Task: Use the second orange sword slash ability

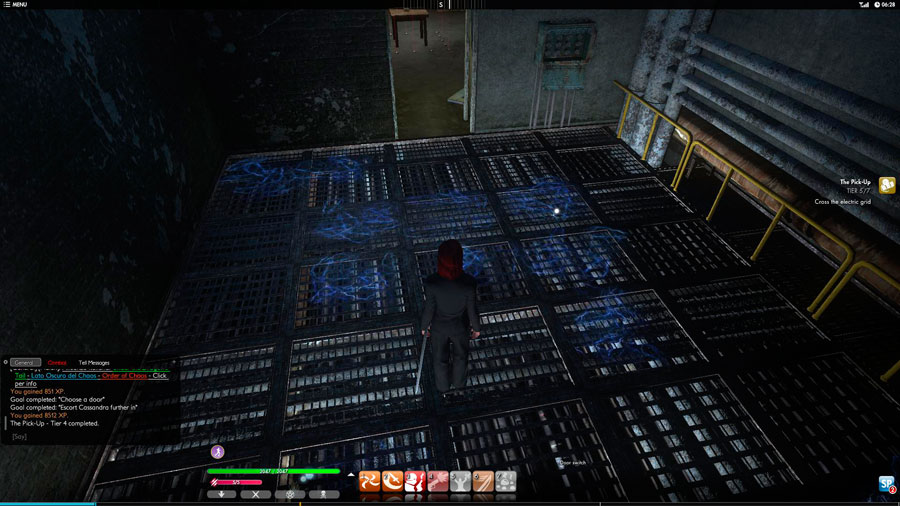Action: coord(392,482)
